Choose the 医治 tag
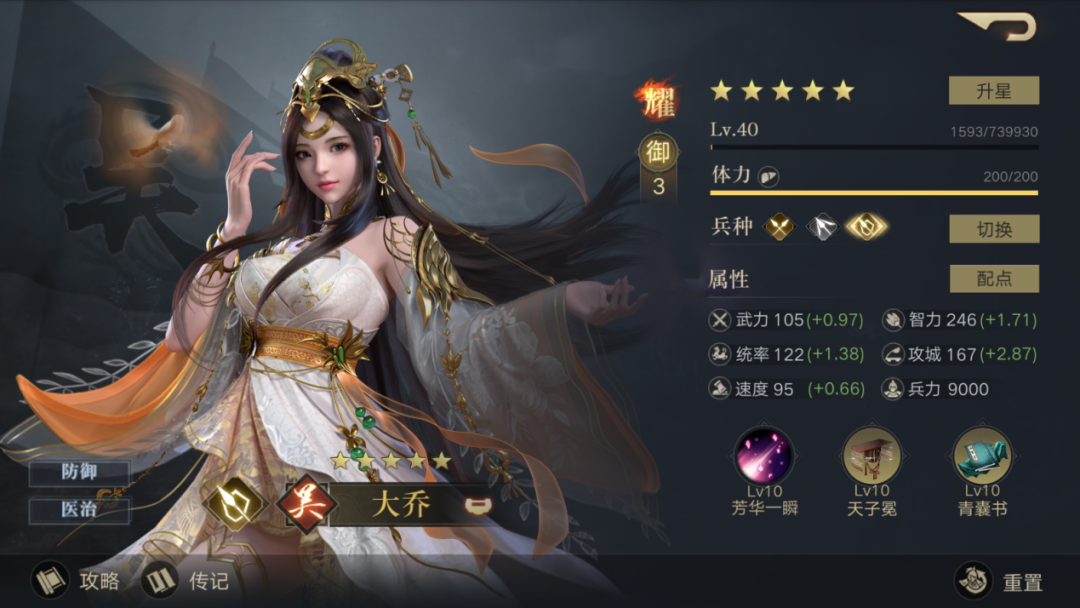 [x=79, y=510]
